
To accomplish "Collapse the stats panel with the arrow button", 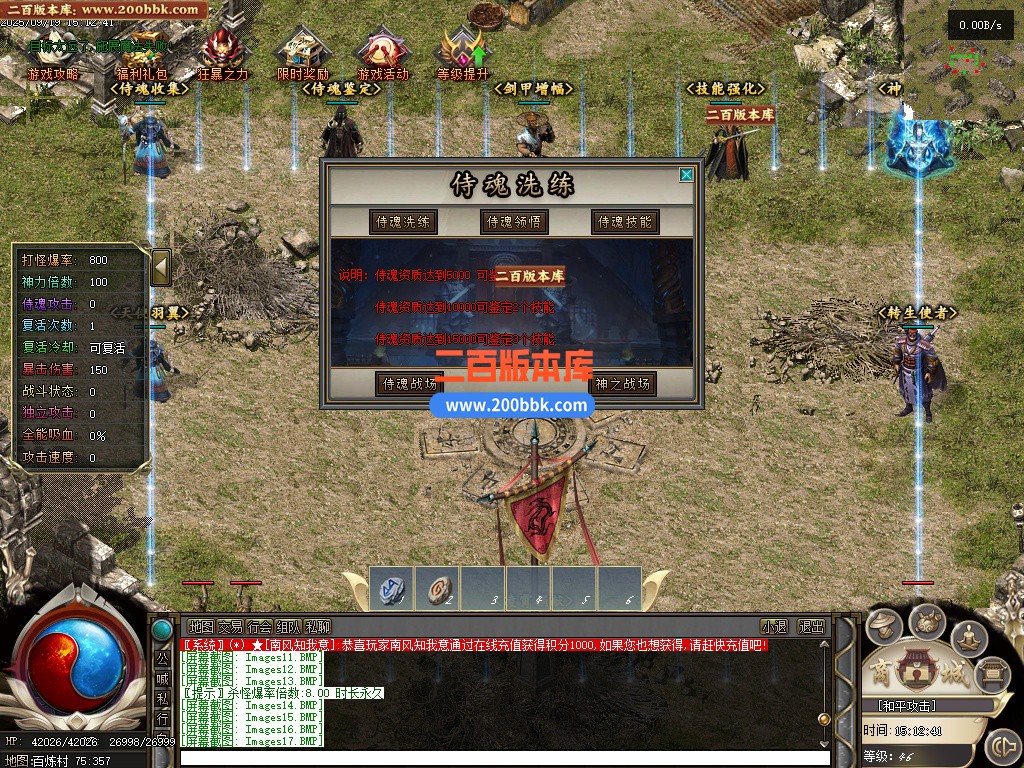I will click(x=160, y=267).
